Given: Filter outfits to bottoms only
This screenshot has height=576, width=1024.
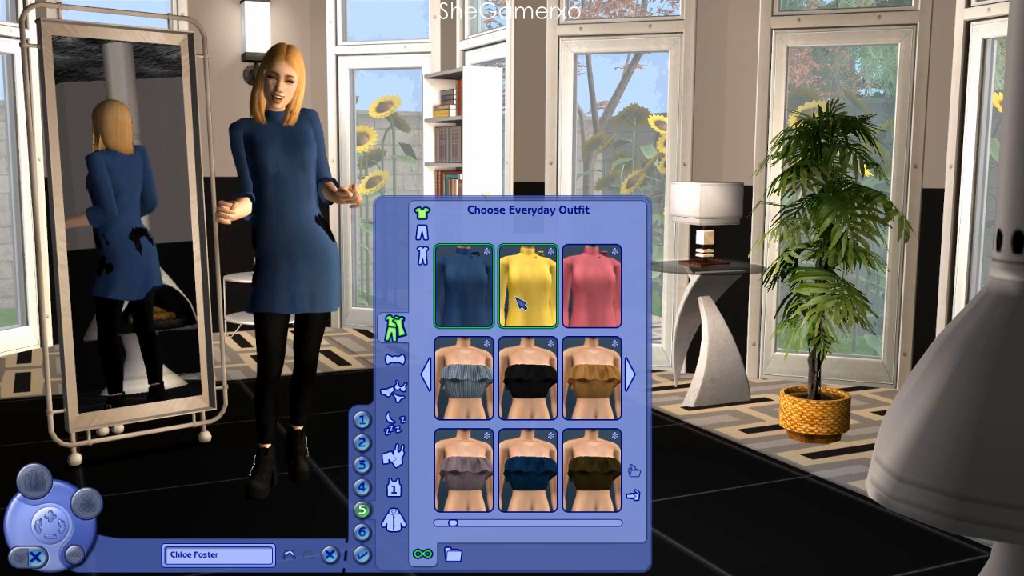Looking at the screenshot, I should (x=421, y=233).
